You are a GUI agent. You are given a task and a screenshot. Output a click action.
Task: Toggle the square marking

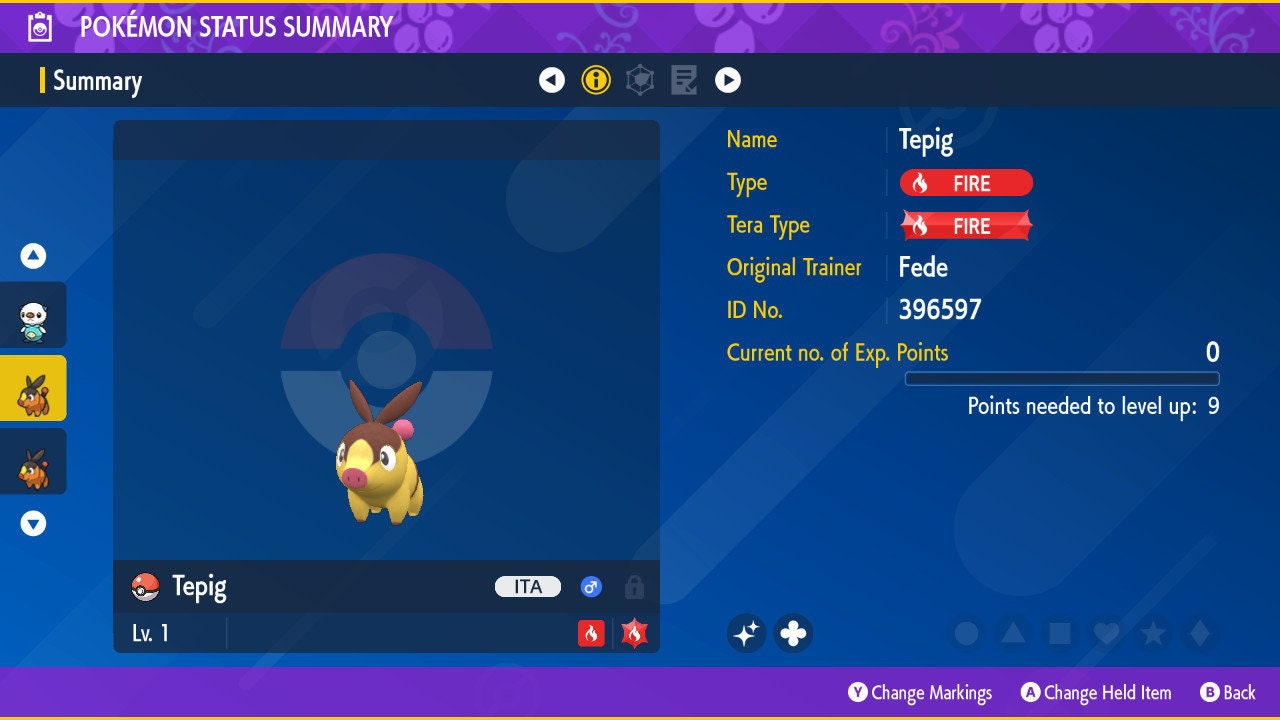pyautogui.click(x=1059, y=633)
